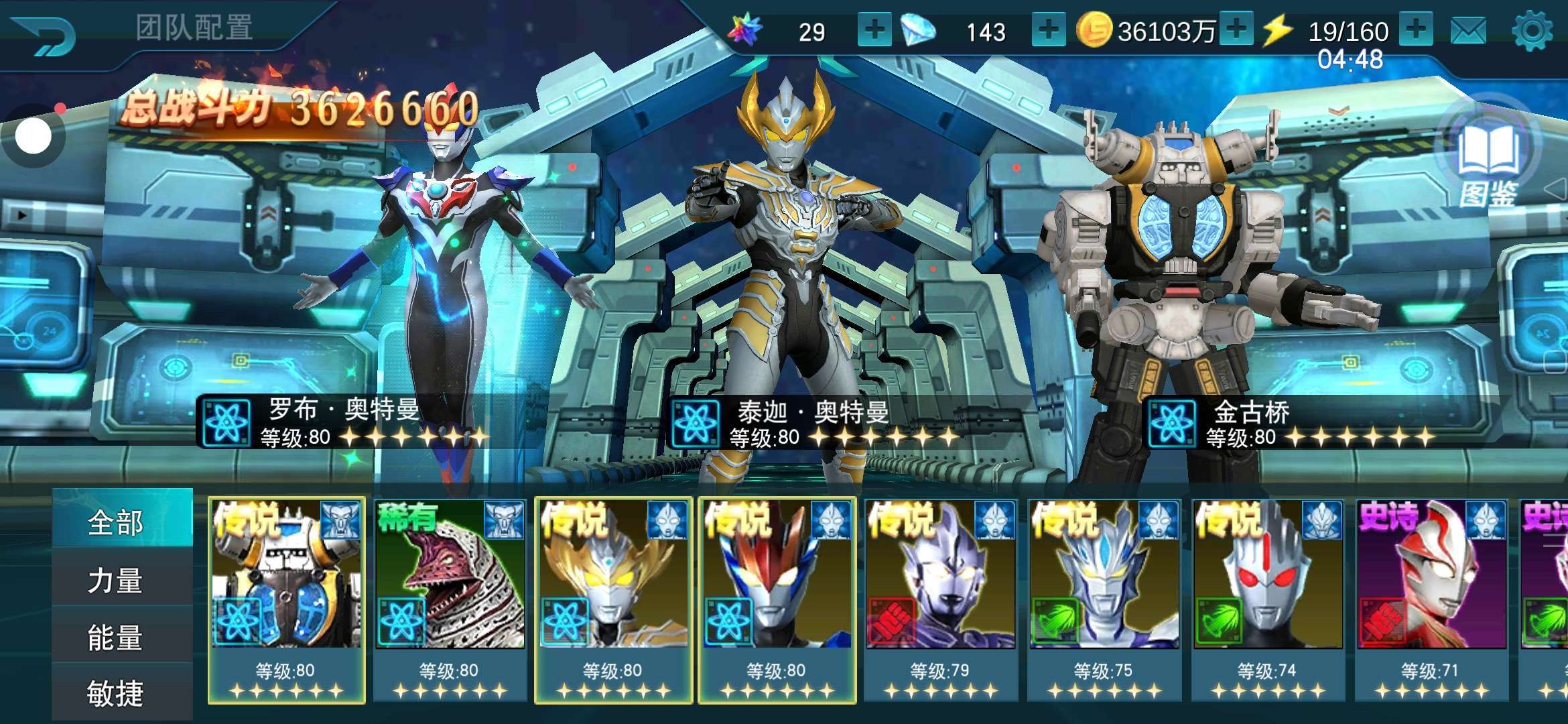Click the plus beside the diamond count
The image size is (1568, 724).
[x=1048, y=30]
